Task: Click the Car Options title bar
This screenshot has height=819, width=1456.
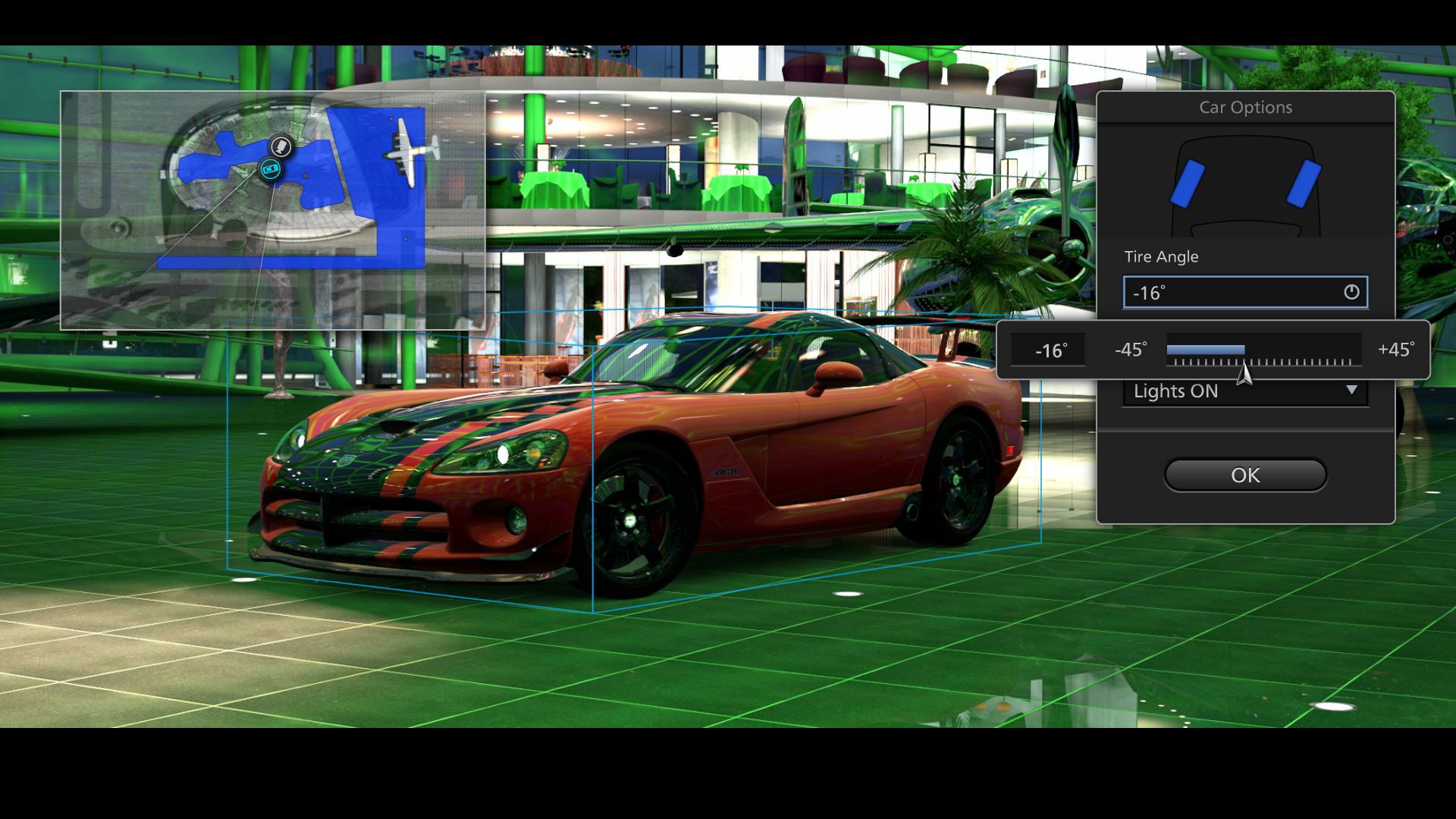Action: pos(1245,108)
